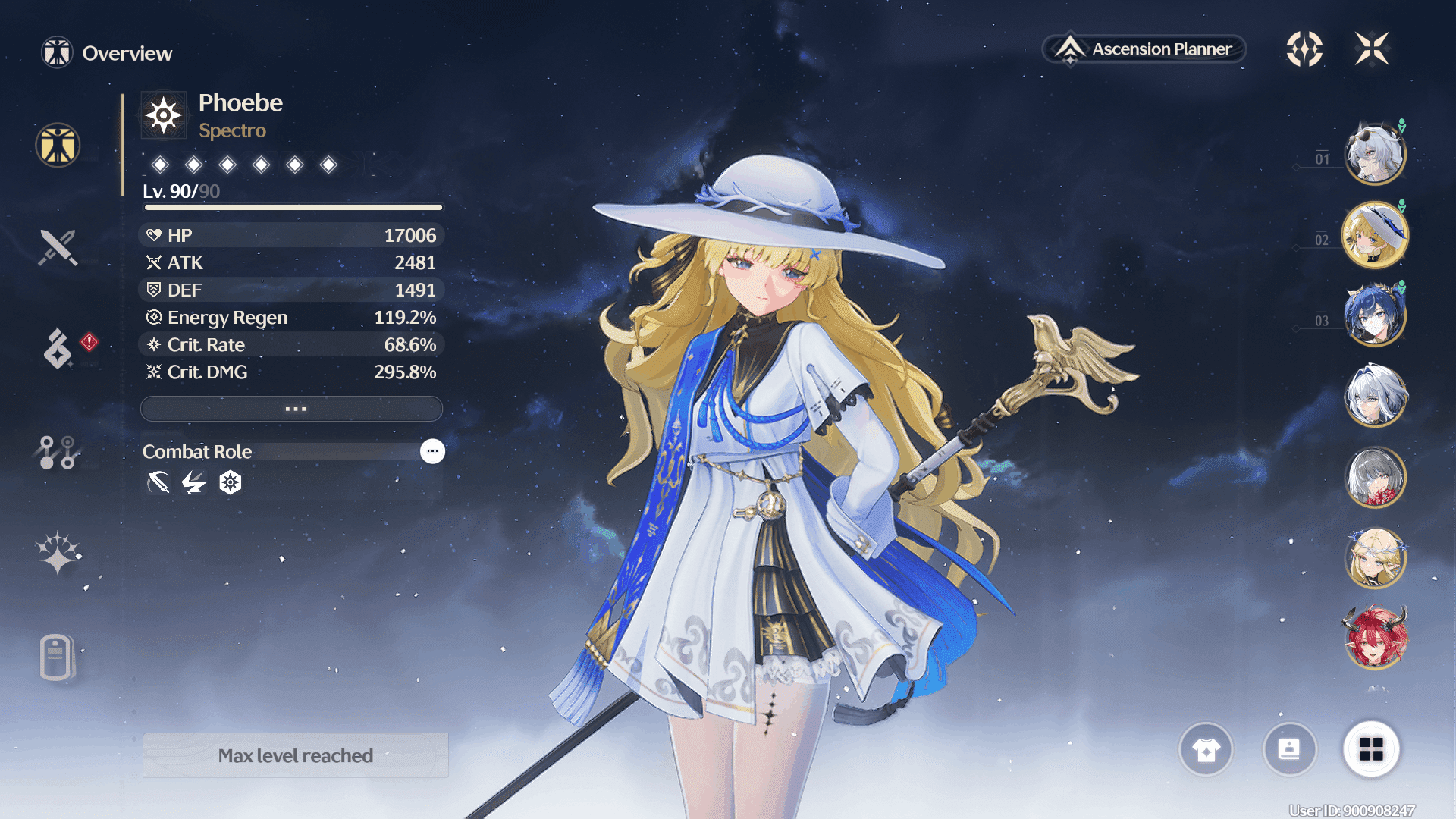This screenshot has height=819, width=1456.
Task: Select the blue-haired character in slot 03
Action: click(x=1375, y=315)
